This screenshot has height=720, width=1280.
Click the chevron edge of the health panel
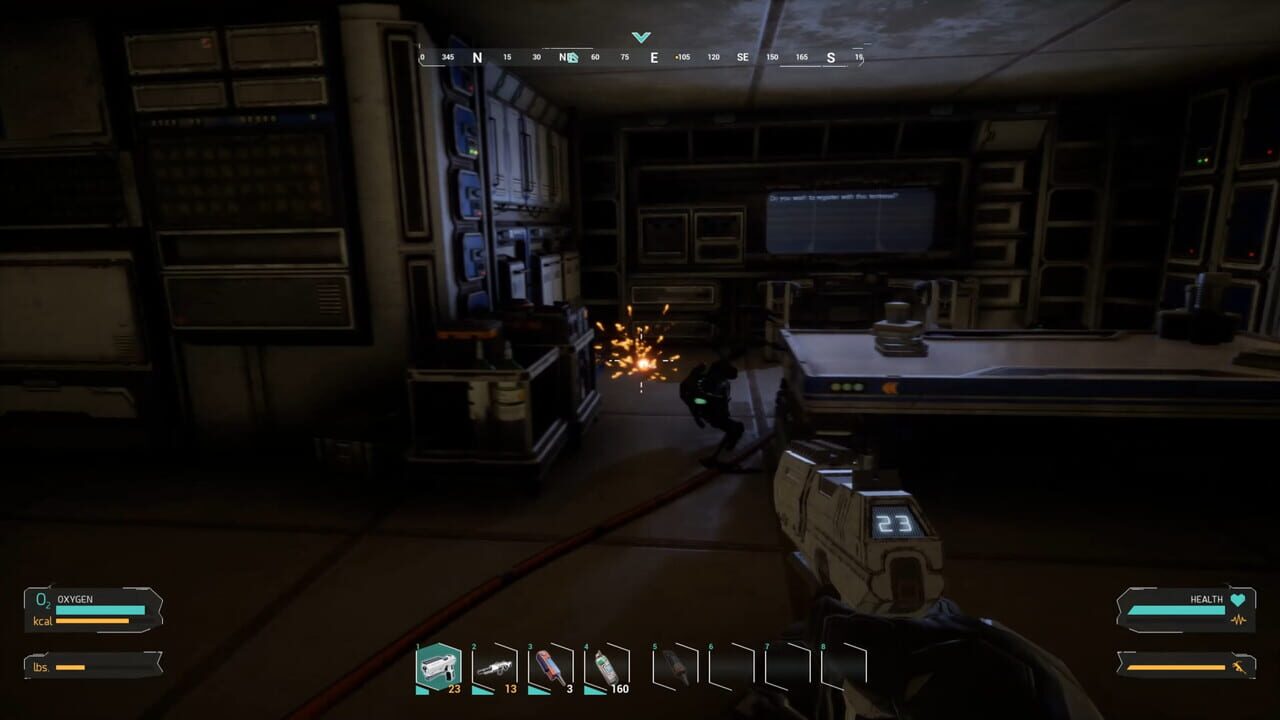[x=1120, y=611]
